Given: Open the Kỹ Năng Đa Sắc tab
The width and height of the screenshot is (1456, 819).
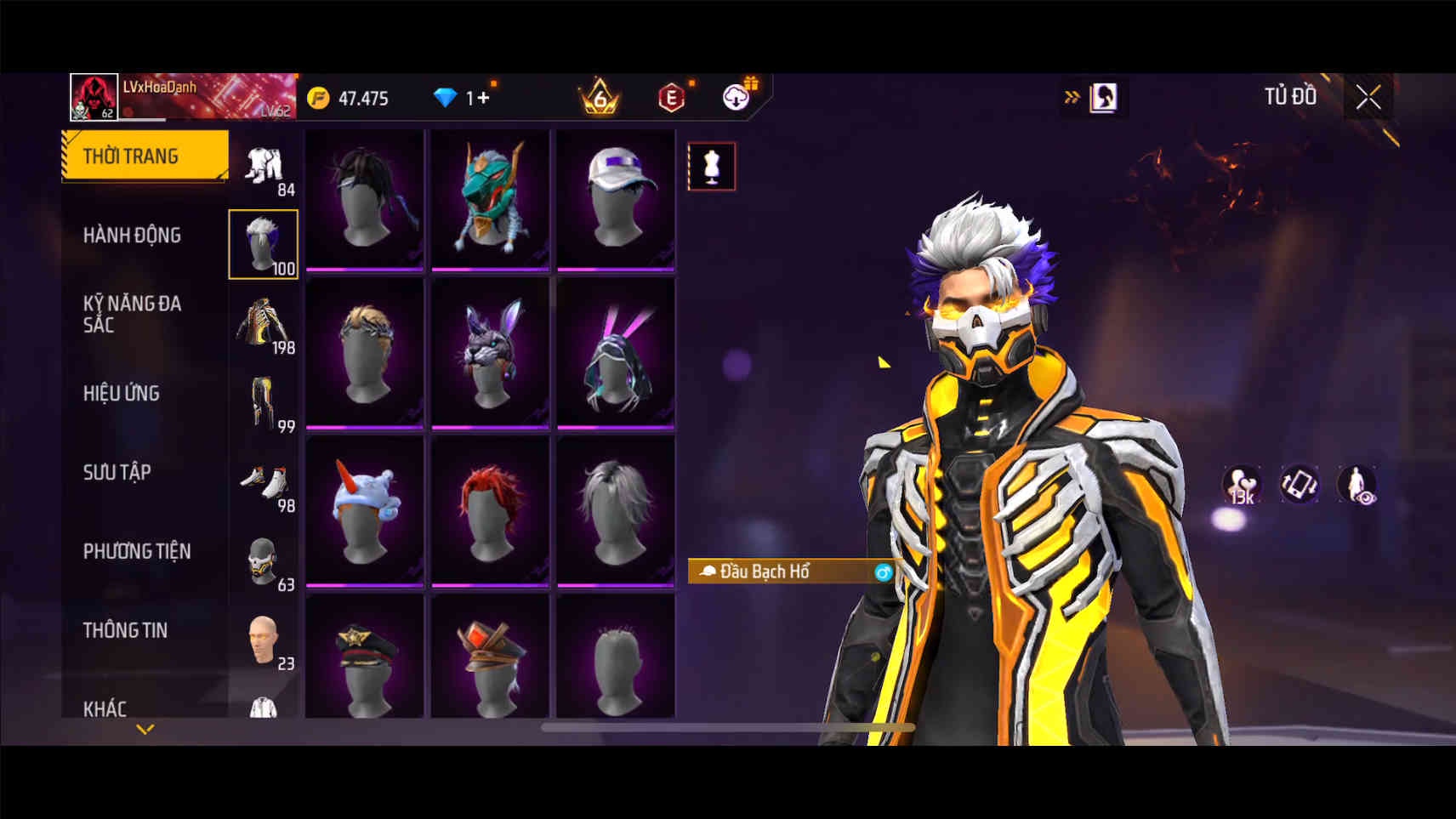Looking at the screenshot, I should coord(132,314).
